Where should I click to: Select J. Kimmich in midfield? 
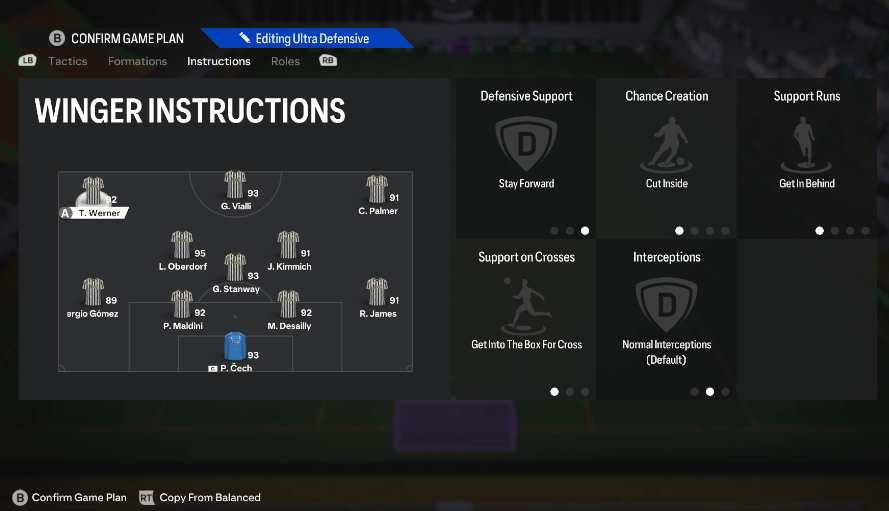coord(288,247)
